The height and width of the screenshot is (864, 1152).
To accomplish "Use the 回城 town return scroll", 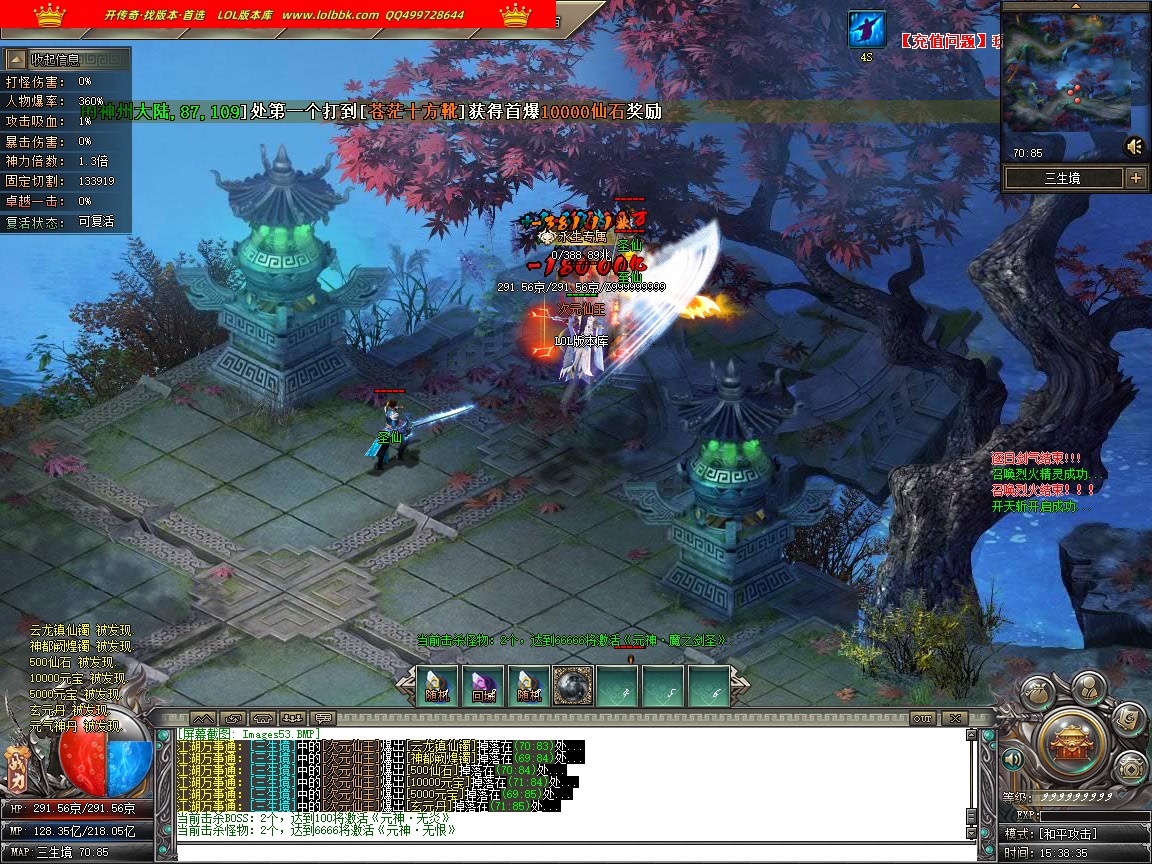I will tap(484, 684).
